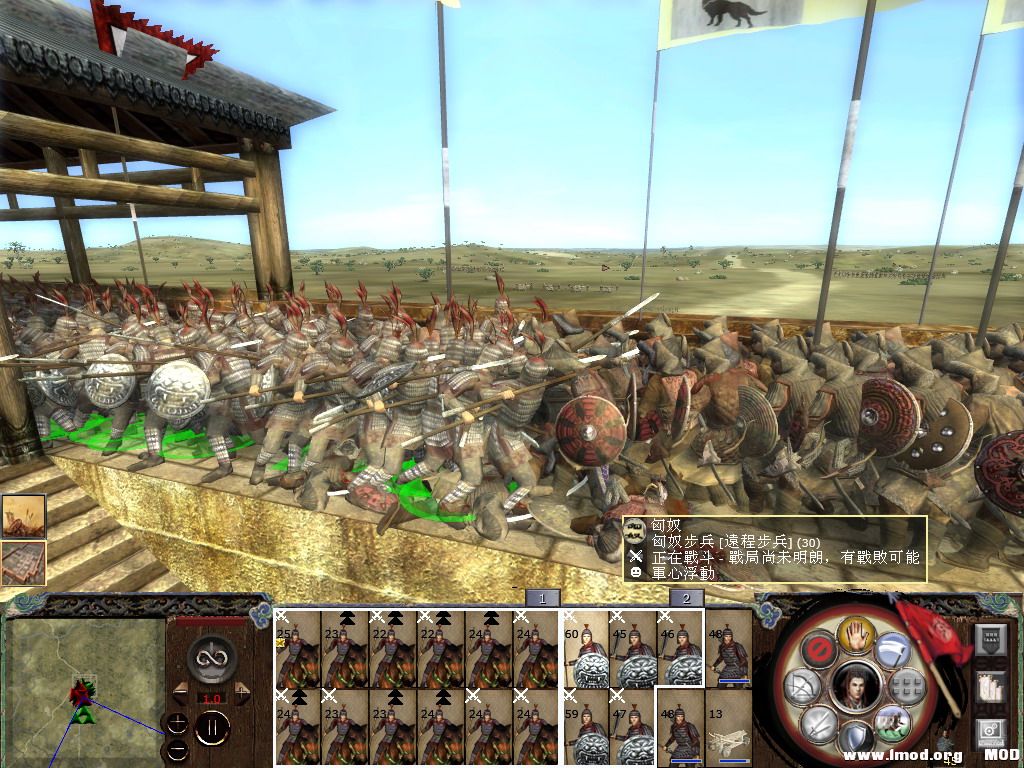Viewport: 1024px width, 768px height.
Task: Open the group formations grid button
Action: [x=906, y=685]
